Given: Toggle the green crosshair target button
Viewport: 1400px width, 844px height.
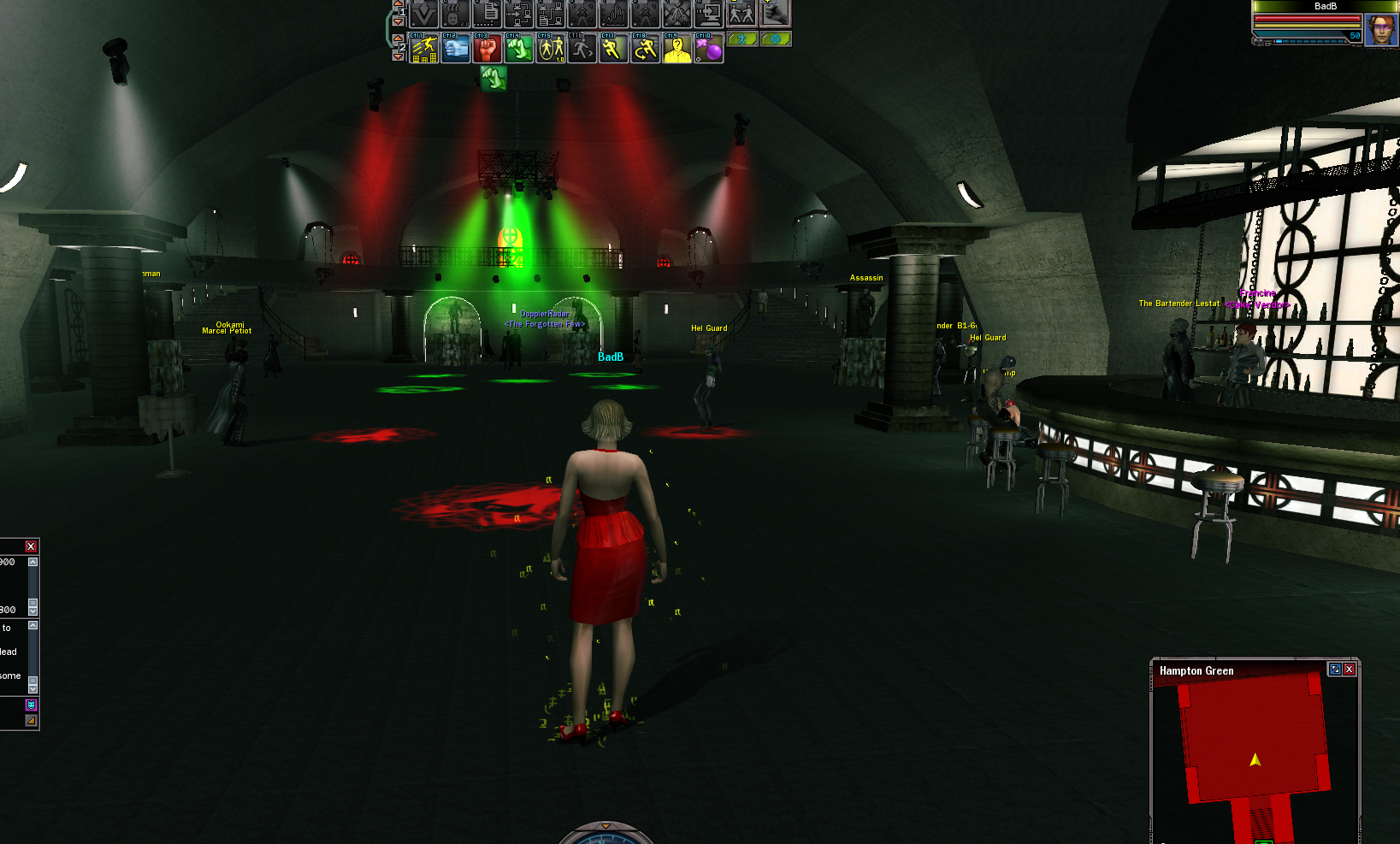Looking at the screenshot, I should point(776,38).
